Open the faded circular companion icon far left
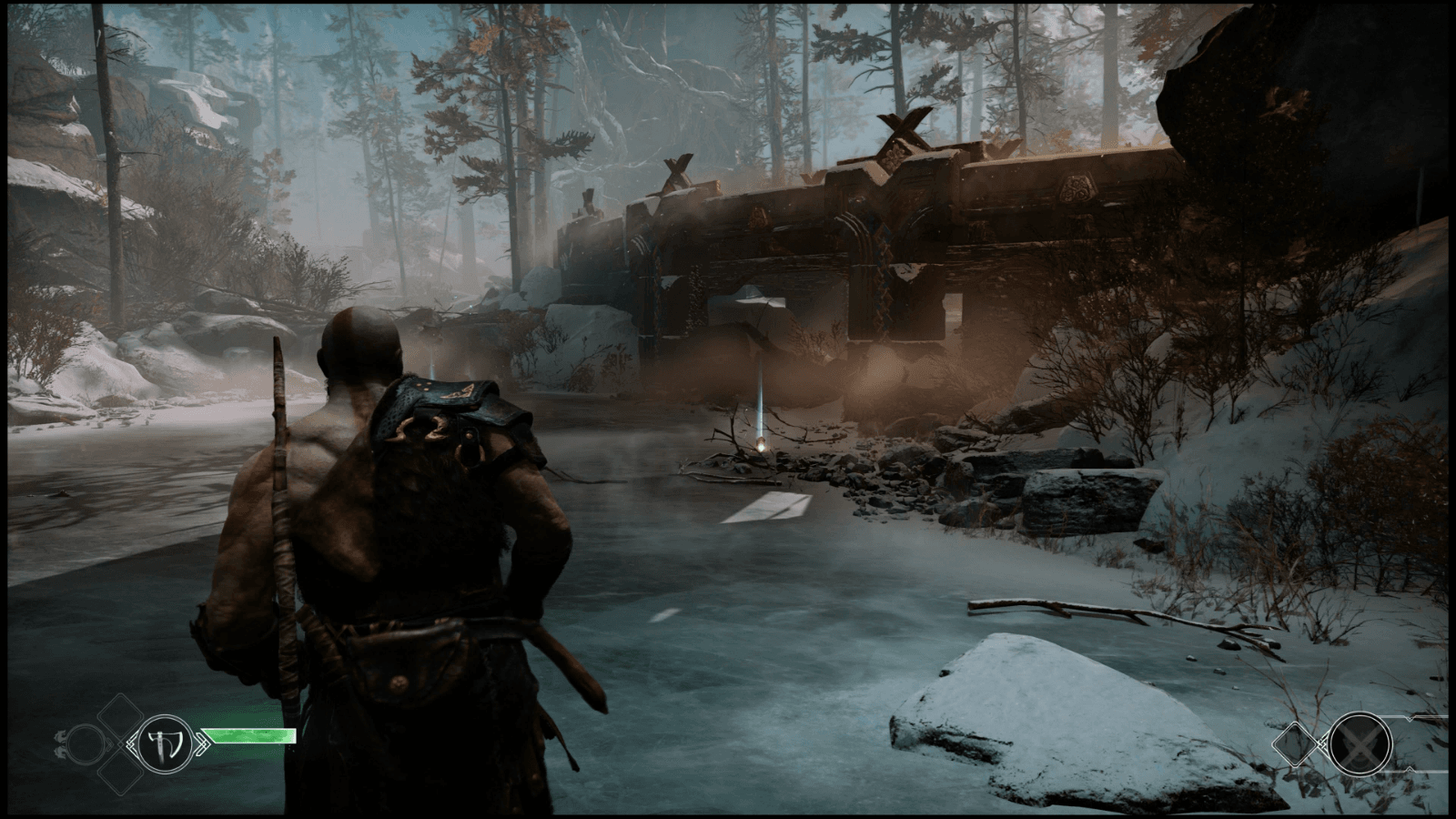1456x819 pixels. coord(86,744)
